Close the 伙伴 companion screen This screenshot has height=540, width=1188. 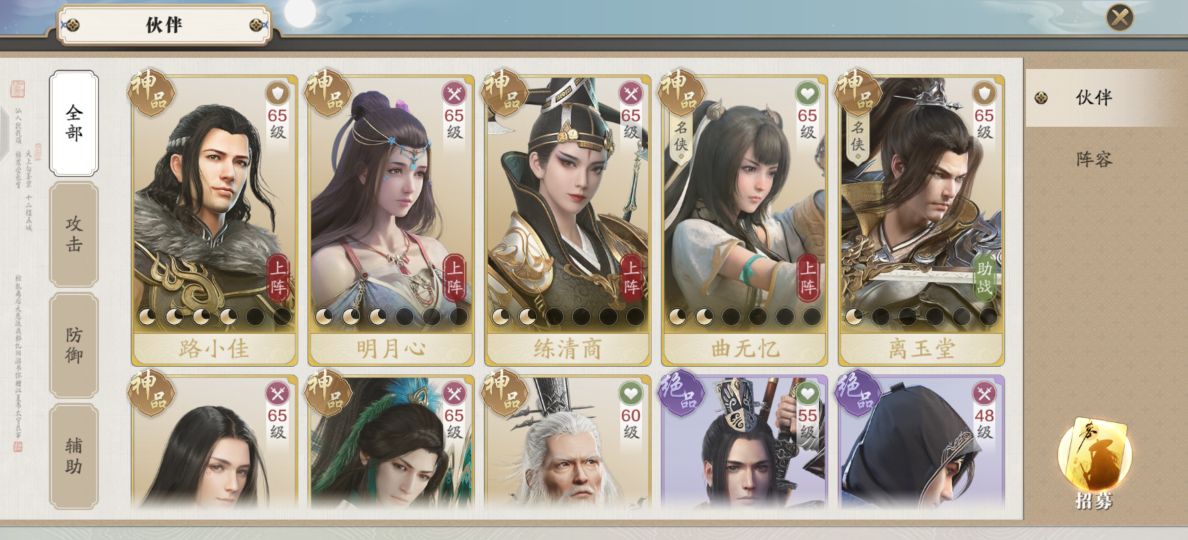(x=1120, y=17)
